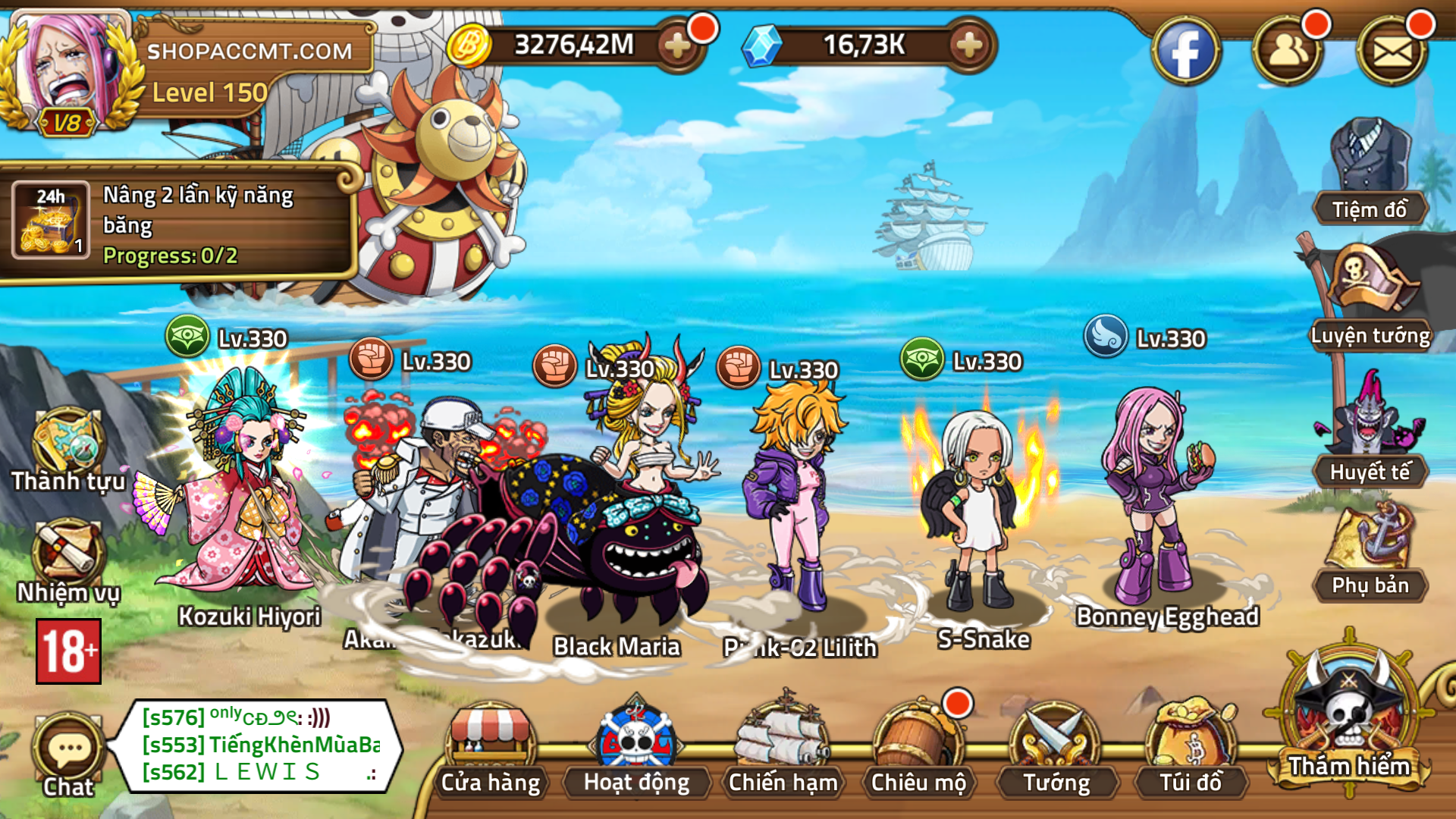Viewport: 1456px width, 819px height.
Task: Open the friends list icon with notification dot
Action: [x=1289, y=49]
